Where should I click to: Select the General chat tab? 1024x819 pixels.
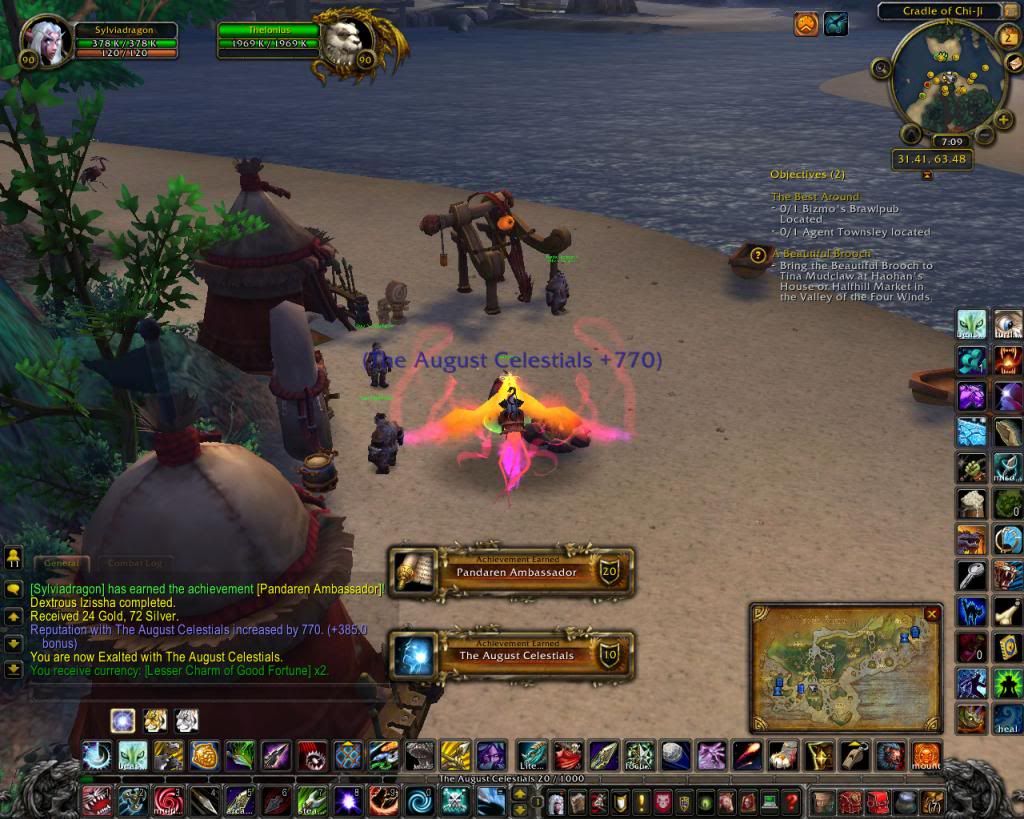pyautogui.click(x=61, y=564)
